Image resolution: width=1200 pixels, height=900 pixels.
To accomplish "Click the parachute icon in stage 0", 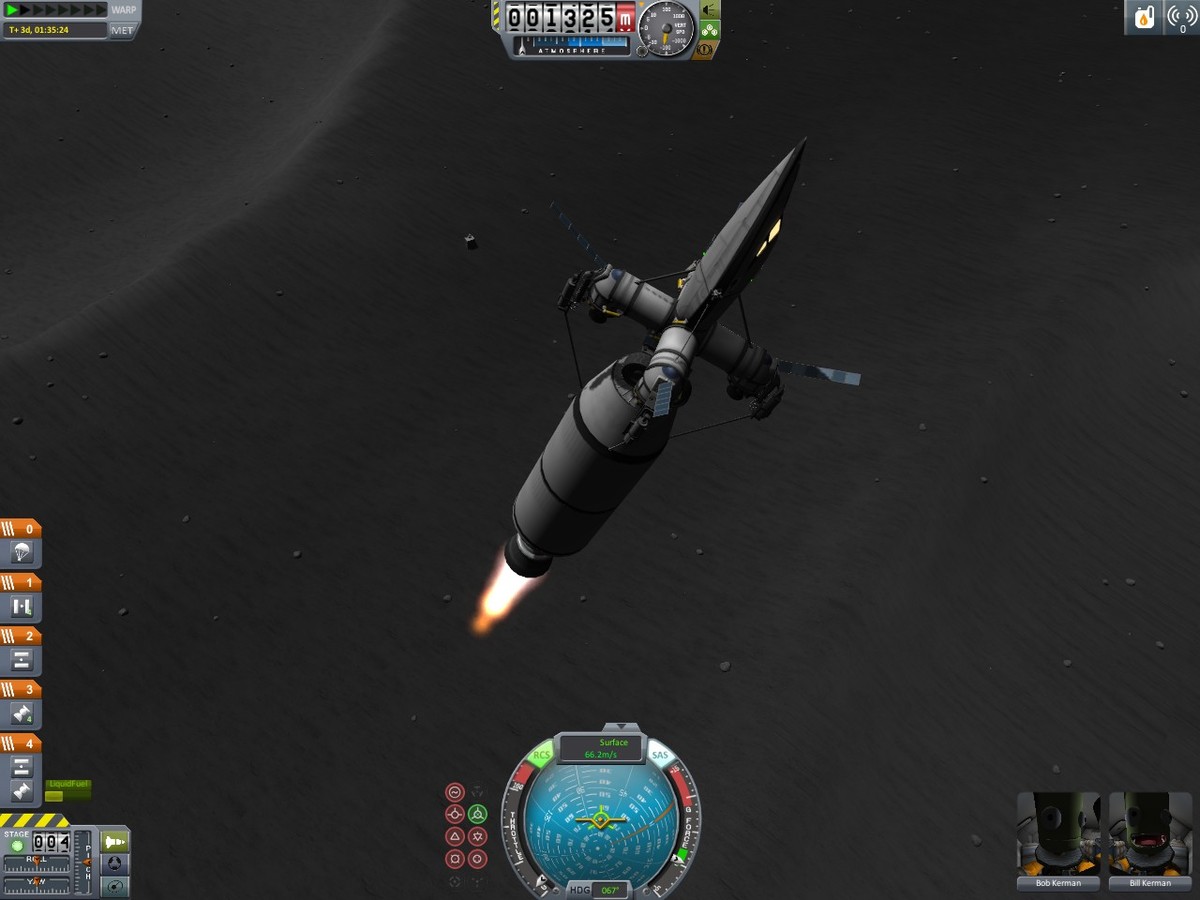I will click(x=22, y=551).
